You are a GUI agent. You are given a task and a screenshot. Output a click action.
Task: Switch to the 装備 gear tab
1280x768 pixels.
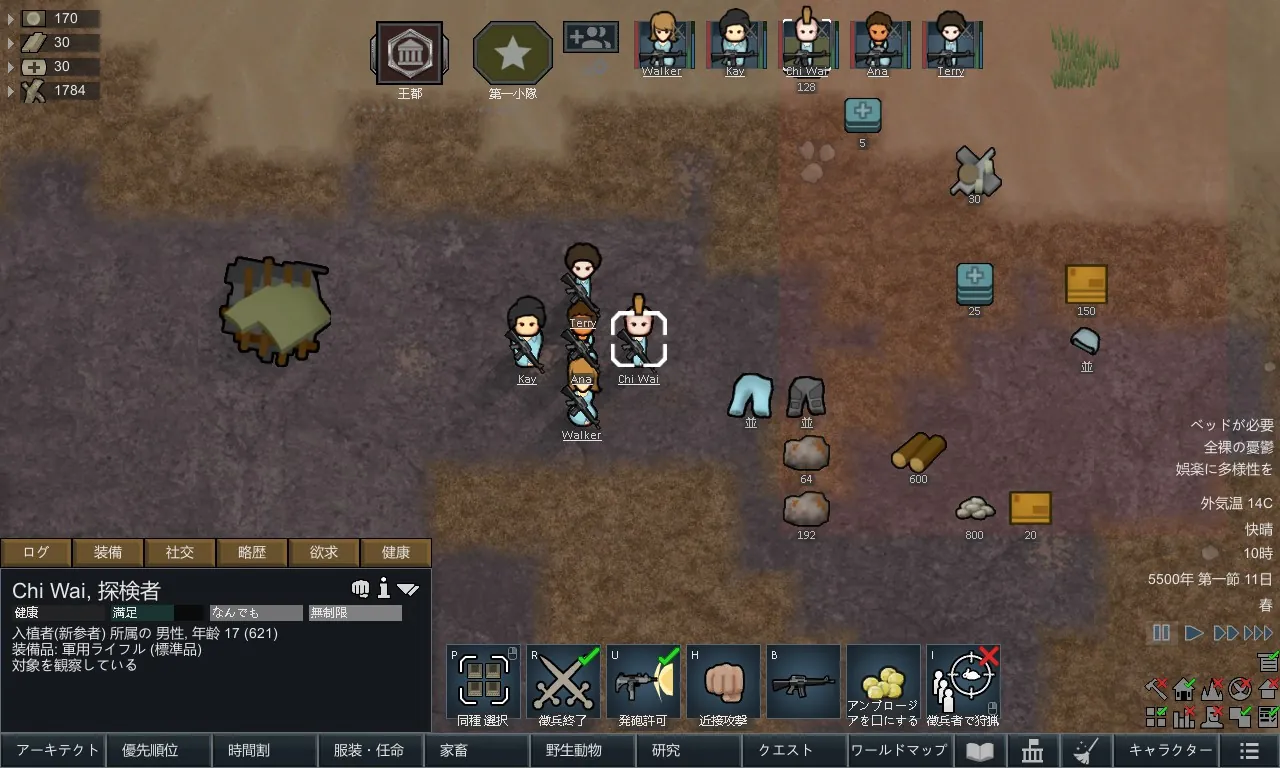tap(108, 552)
